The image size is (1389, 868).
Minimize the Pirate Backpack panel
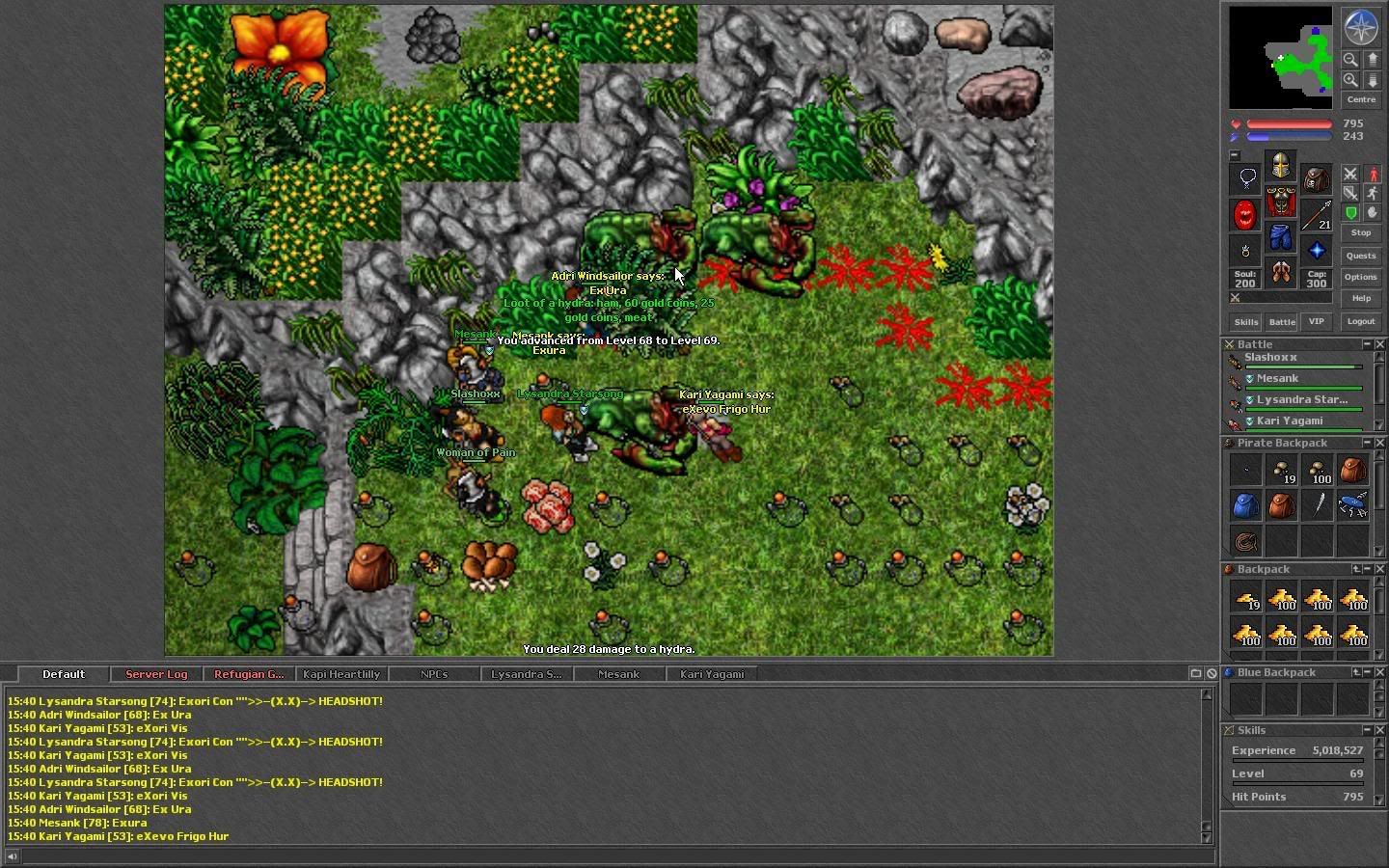click(x=1367, y=443)
